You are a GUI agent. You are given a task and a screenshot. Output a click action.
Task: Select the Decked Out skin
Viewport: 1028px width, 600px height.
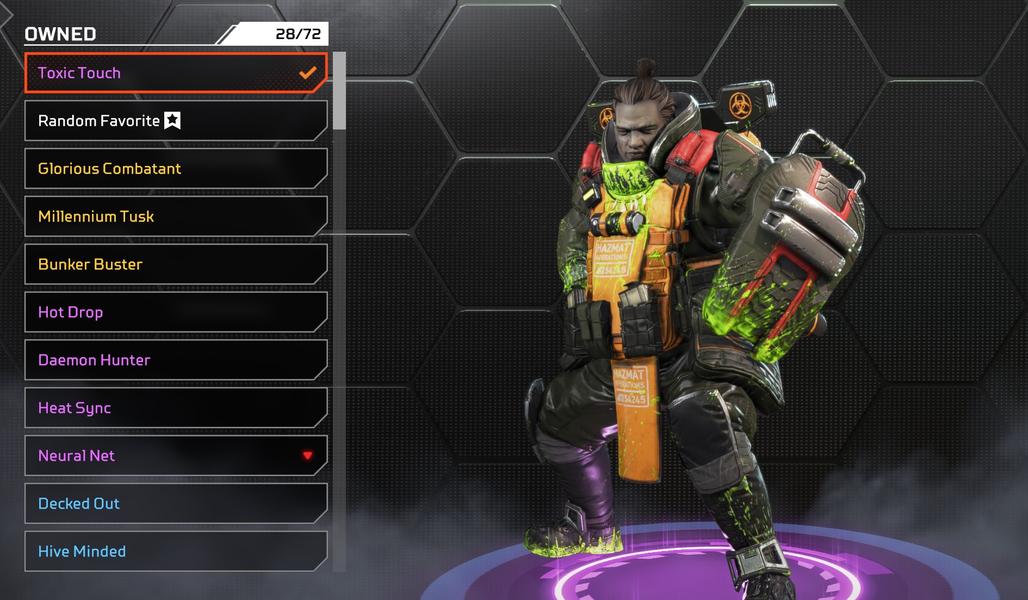coord(175,504)
